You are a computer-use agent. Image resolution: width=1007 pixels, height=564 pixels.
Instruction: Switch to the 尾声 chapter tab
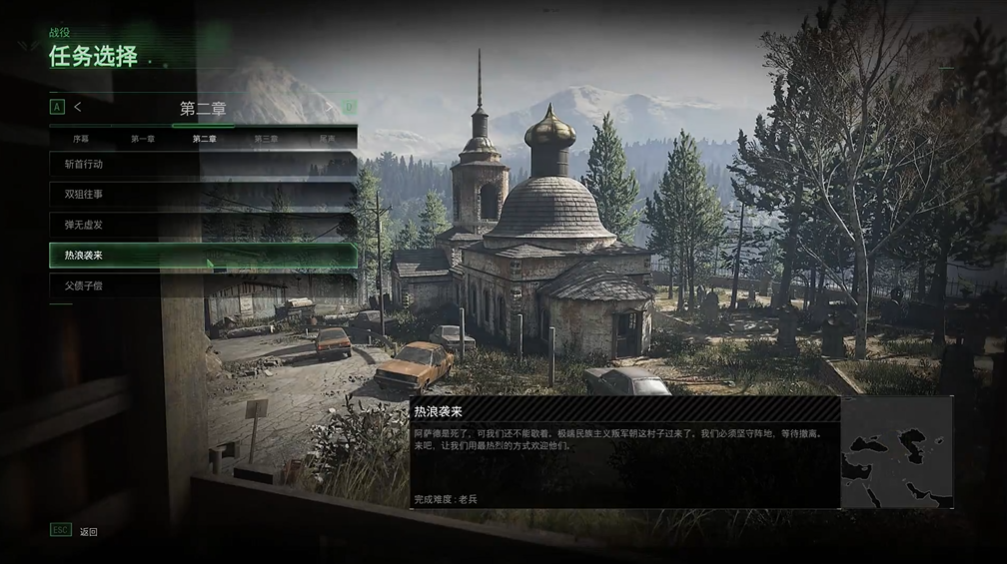[x=327, y=138]
